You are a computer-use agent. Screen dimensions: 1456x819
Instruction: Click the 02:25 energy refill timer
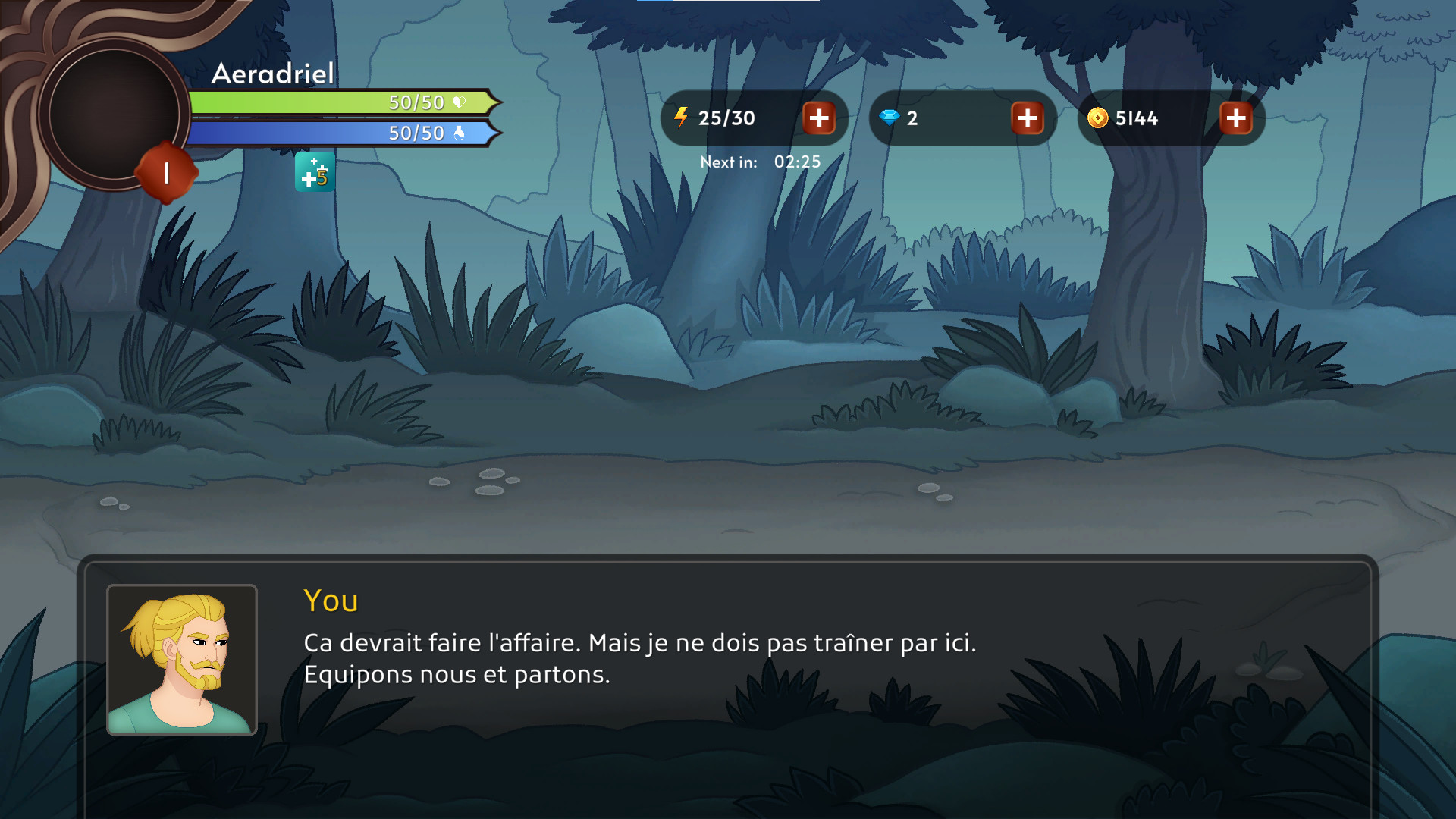point(797,162)
